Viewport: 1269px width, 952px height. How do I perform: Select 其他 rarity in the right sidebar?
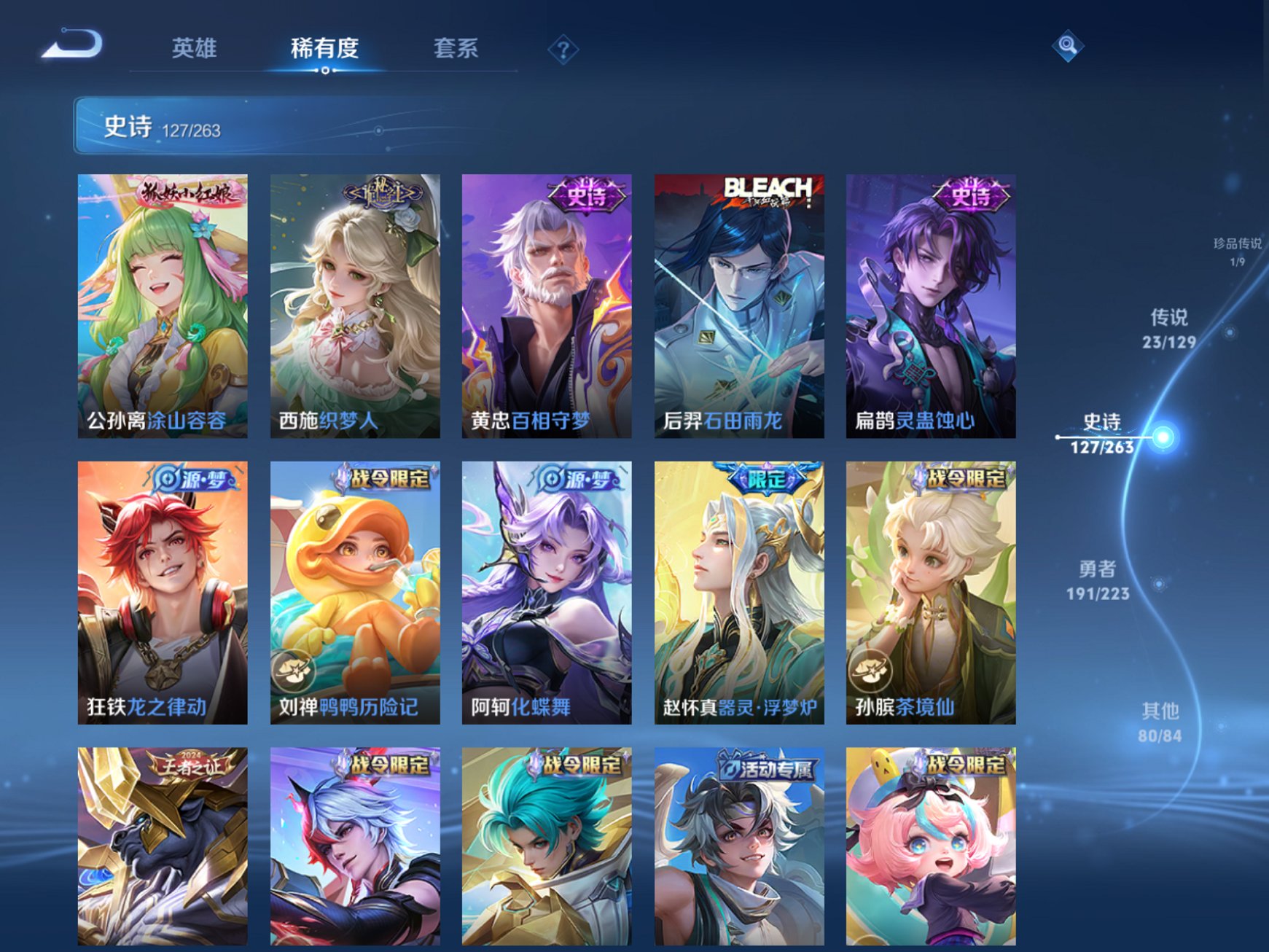point(1162,720)
